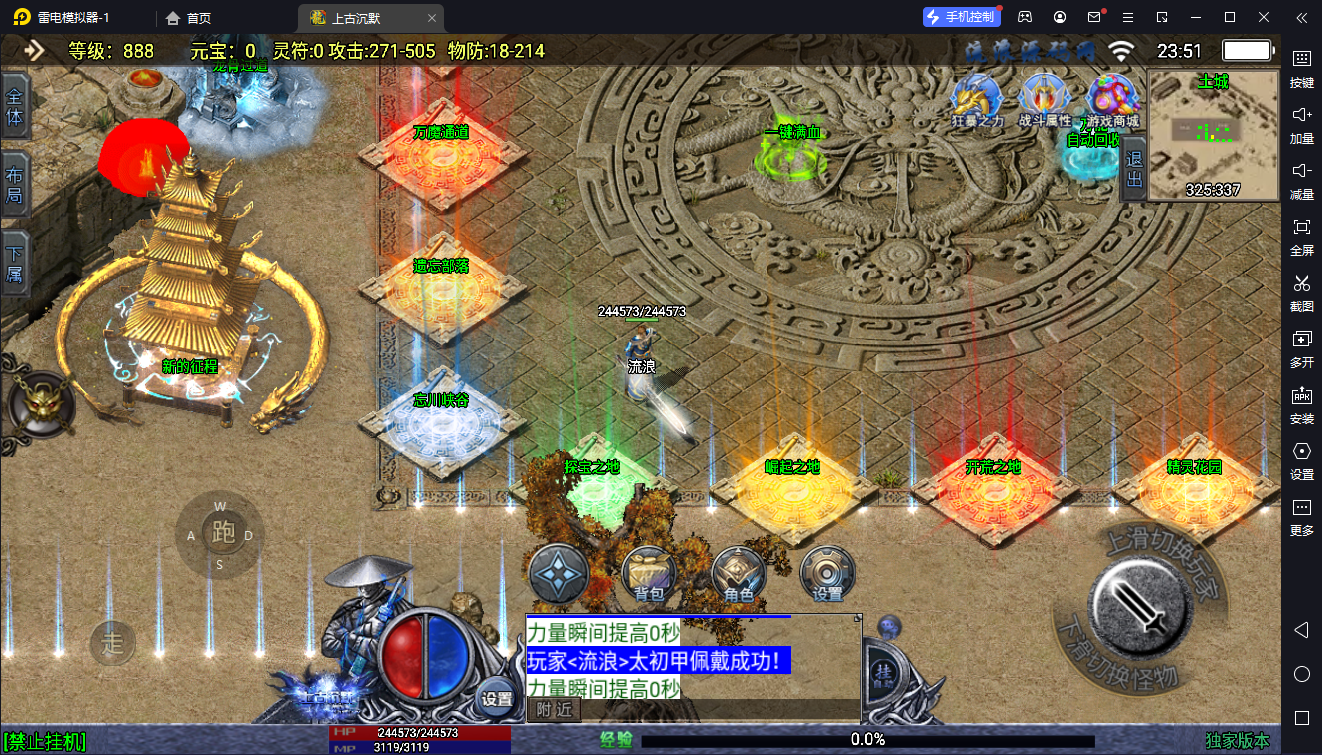The height and width of the screenshot is (755, 1322).
Task: Select the 全体 side tab
Action: (x=15, y=107)
